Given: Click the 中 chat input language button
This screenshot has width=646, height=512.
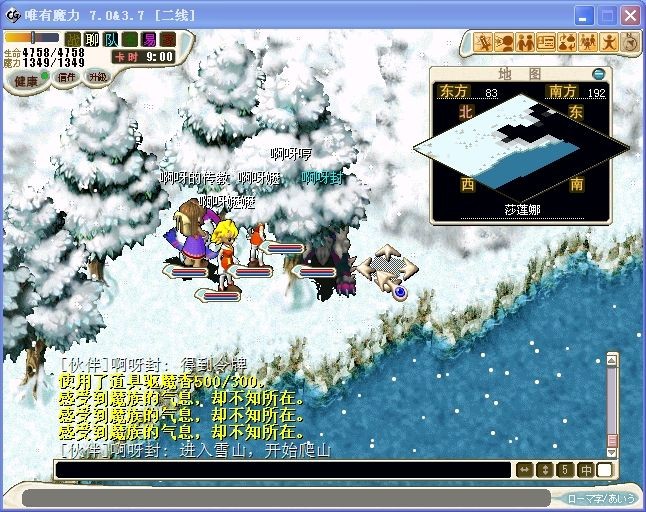Looking at the screenshot, I should (586, 470).
